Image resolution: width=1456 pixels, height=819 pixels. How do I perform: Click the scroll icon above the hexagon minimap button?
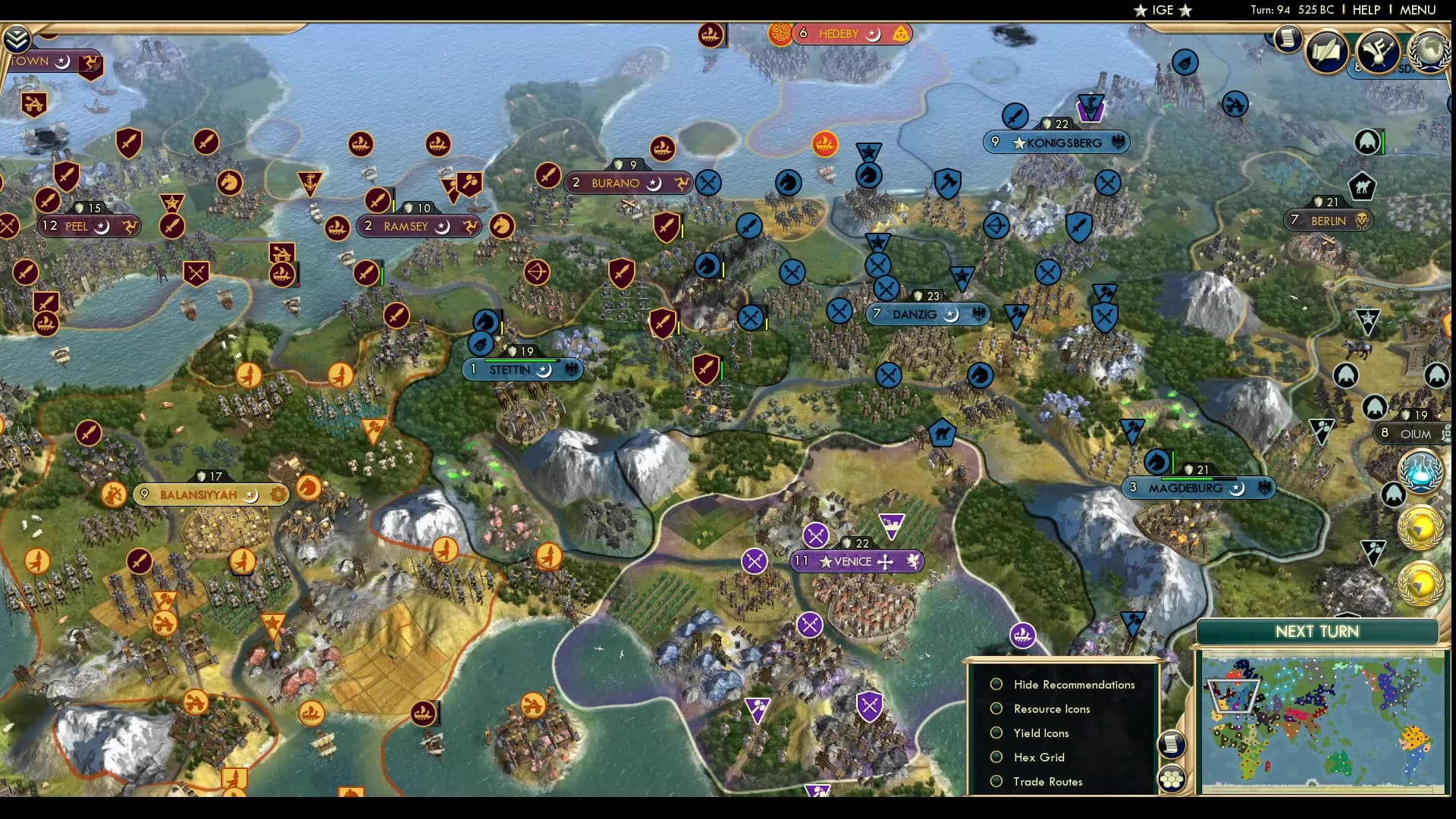tap(1171, 745)
